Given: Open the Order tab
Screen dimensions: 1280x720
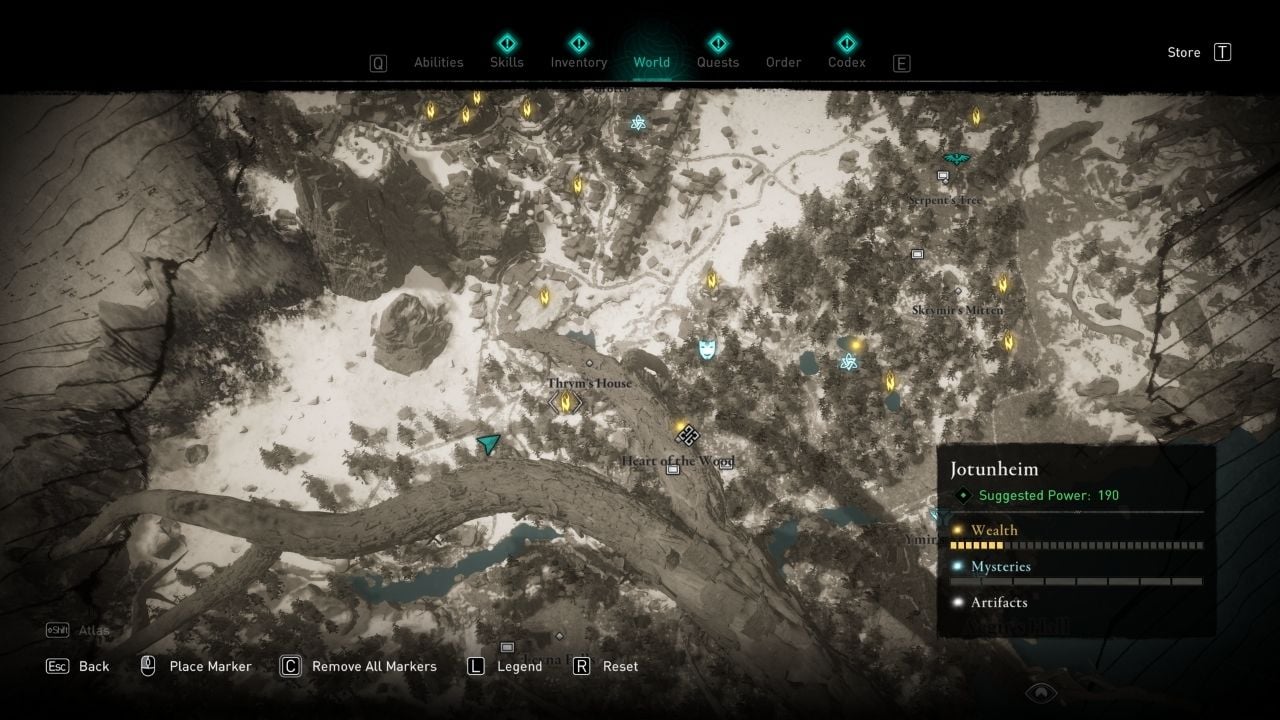Looking at the screenshot, I should [x=784, y=62].
